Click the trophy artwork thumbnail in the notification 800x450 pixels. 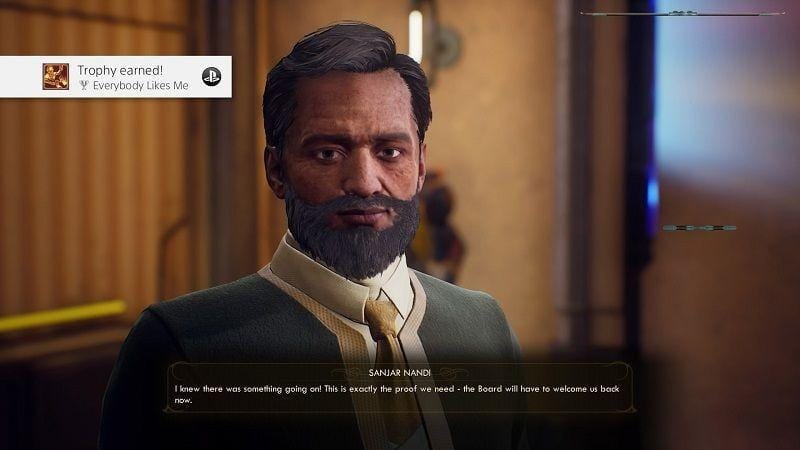56,77
